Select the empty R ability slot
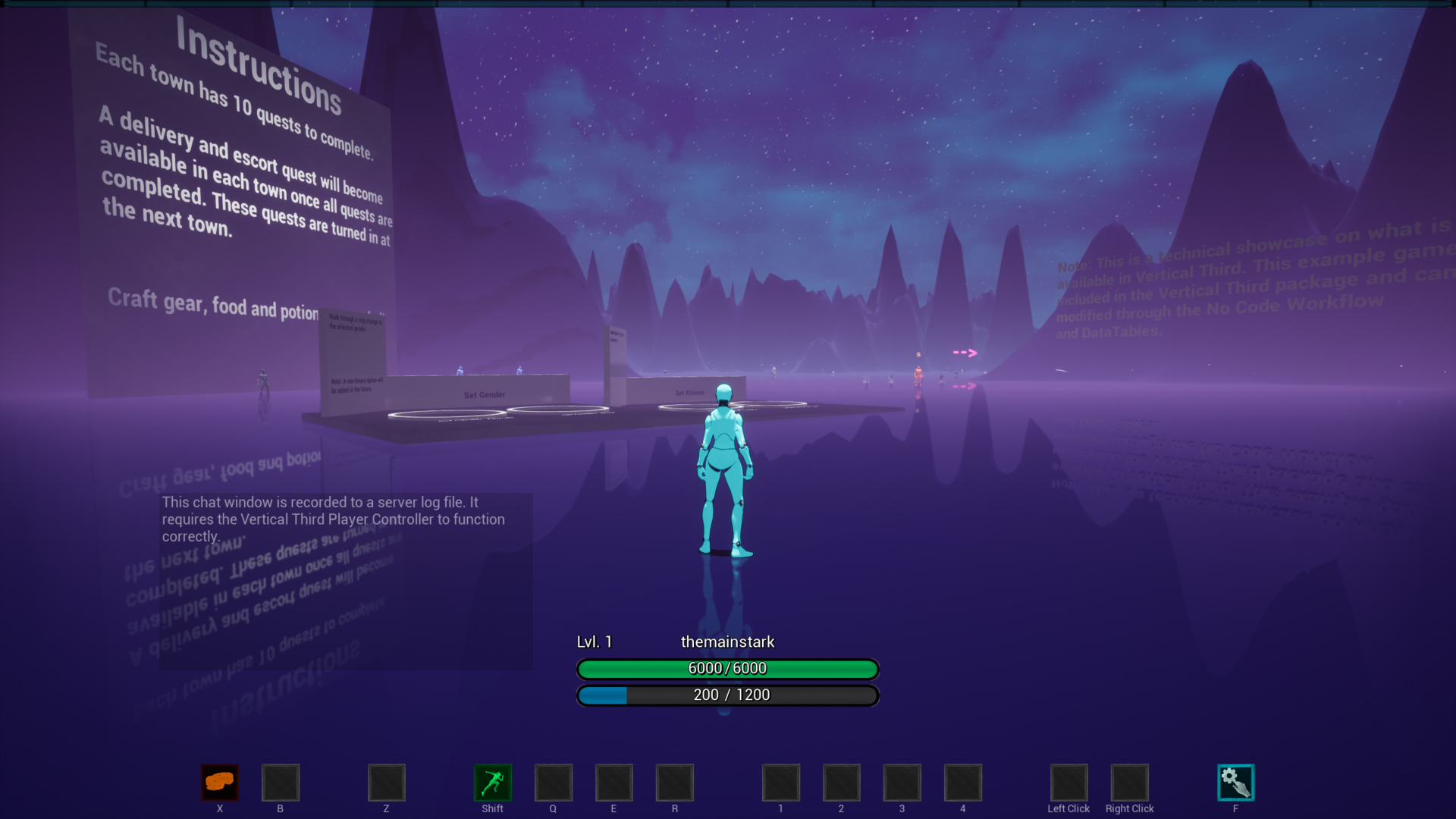Screen dimensions: 1456x819 pos(674,782)
